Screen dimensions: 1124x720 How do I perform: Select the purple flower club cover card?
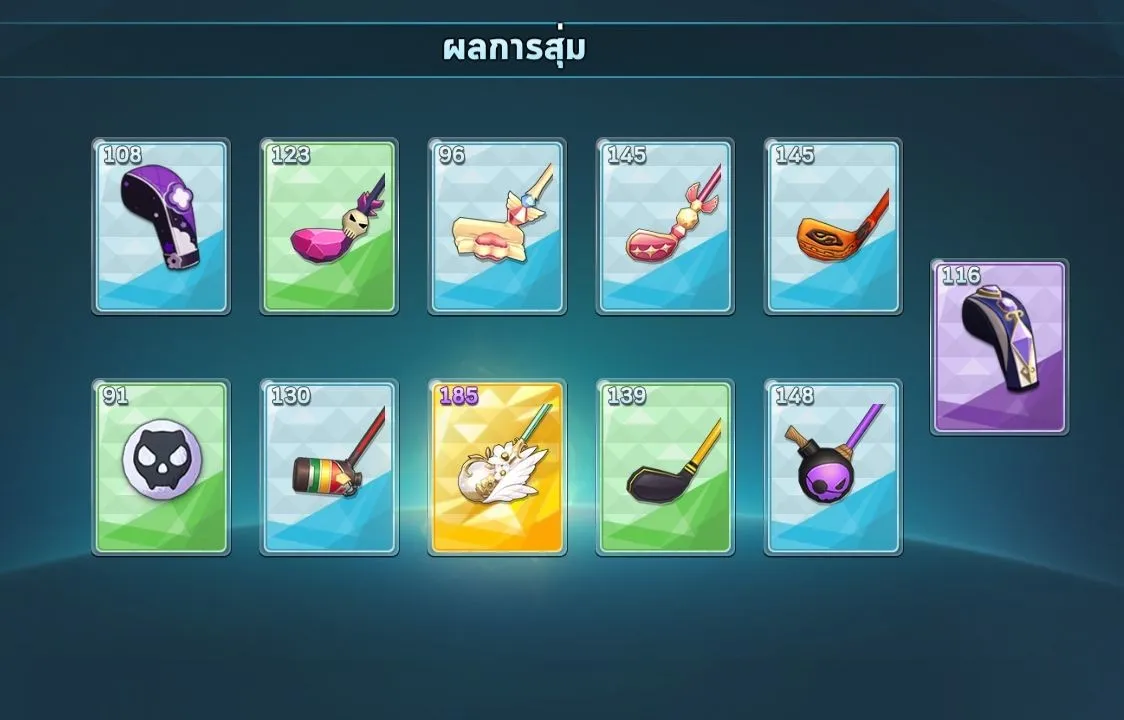click(161, 227)
